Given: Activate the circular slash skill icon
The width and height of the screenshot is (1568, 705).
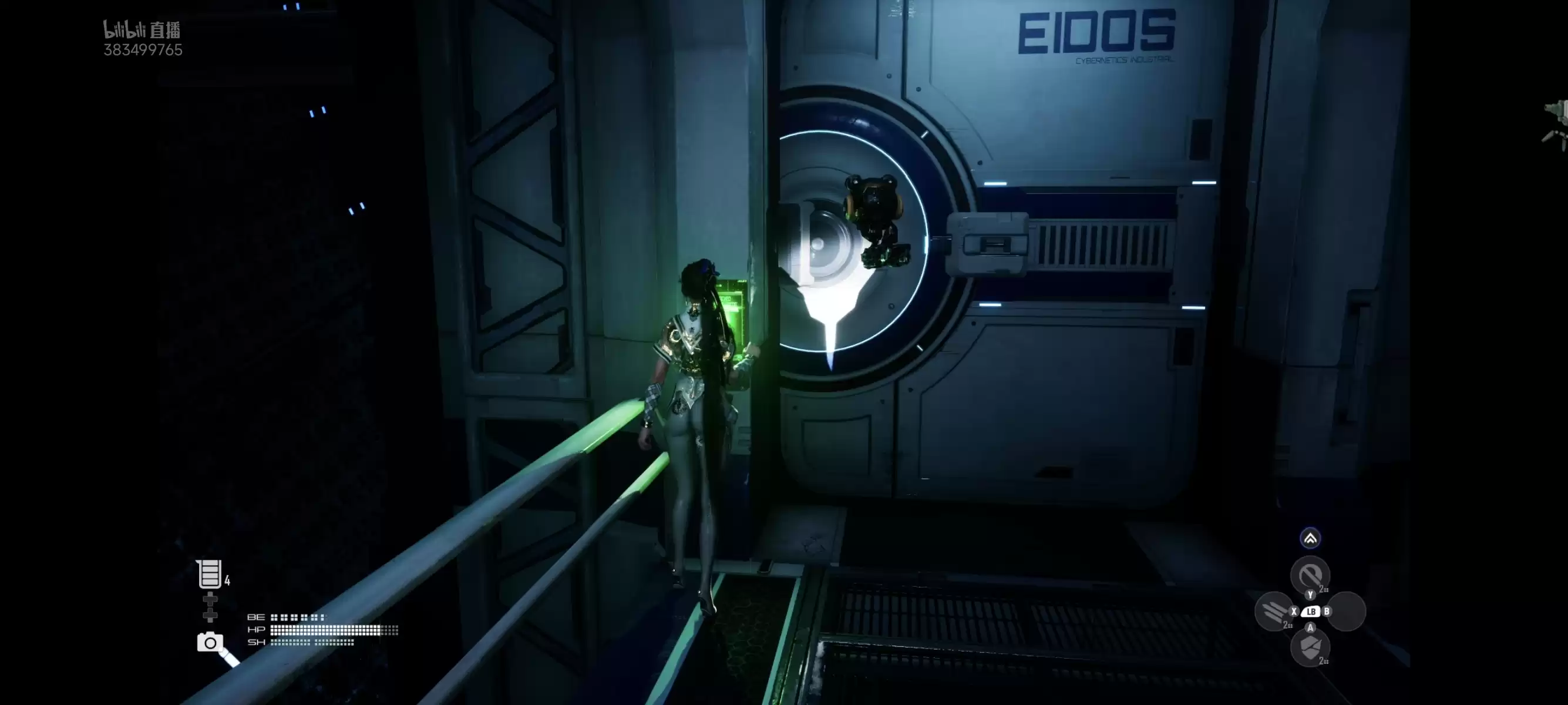Looking at the screenshot, I should click(x=1309, y=575).
